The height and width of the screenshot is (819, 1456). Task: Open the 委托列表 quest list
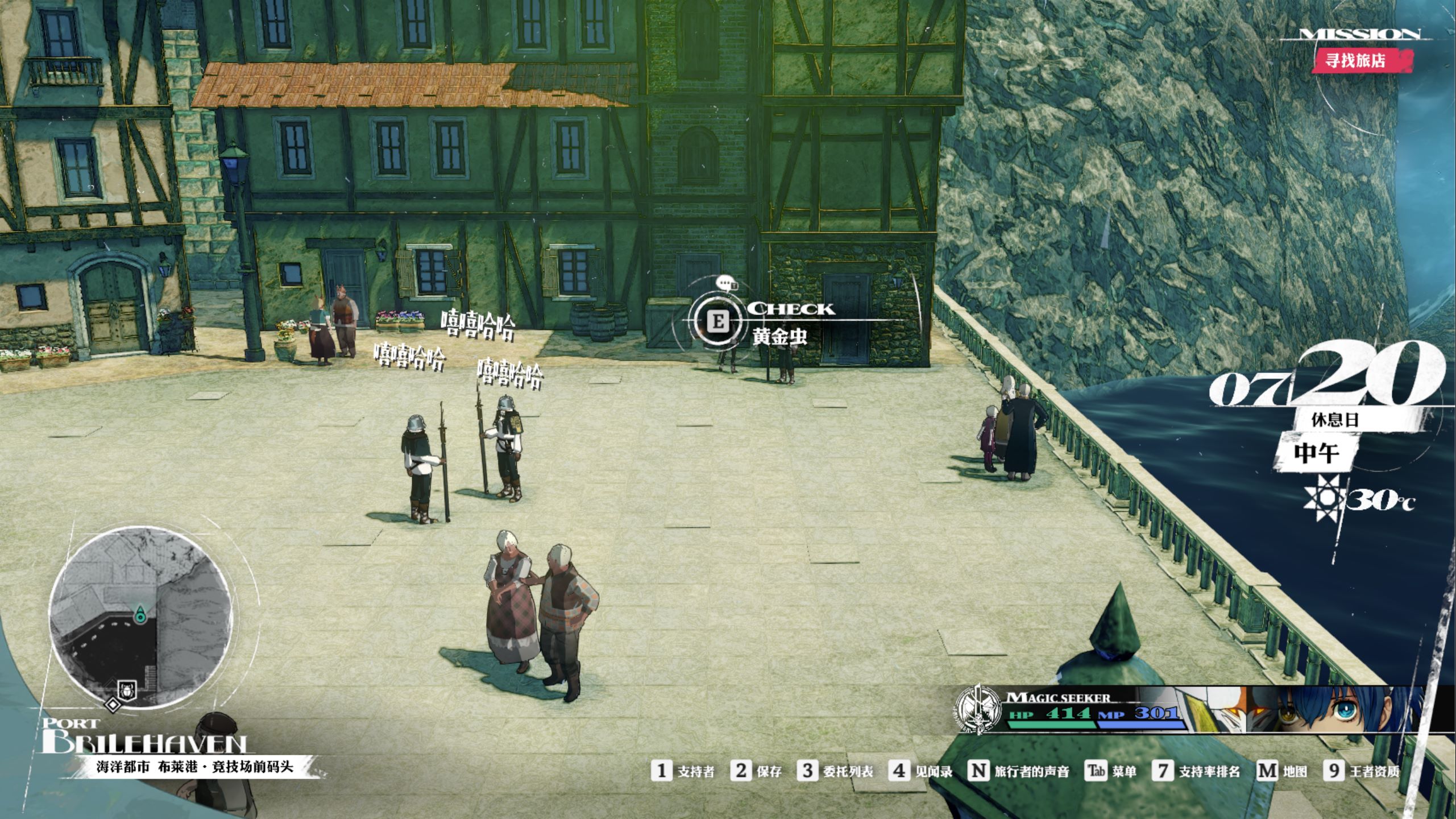(835, 771)
